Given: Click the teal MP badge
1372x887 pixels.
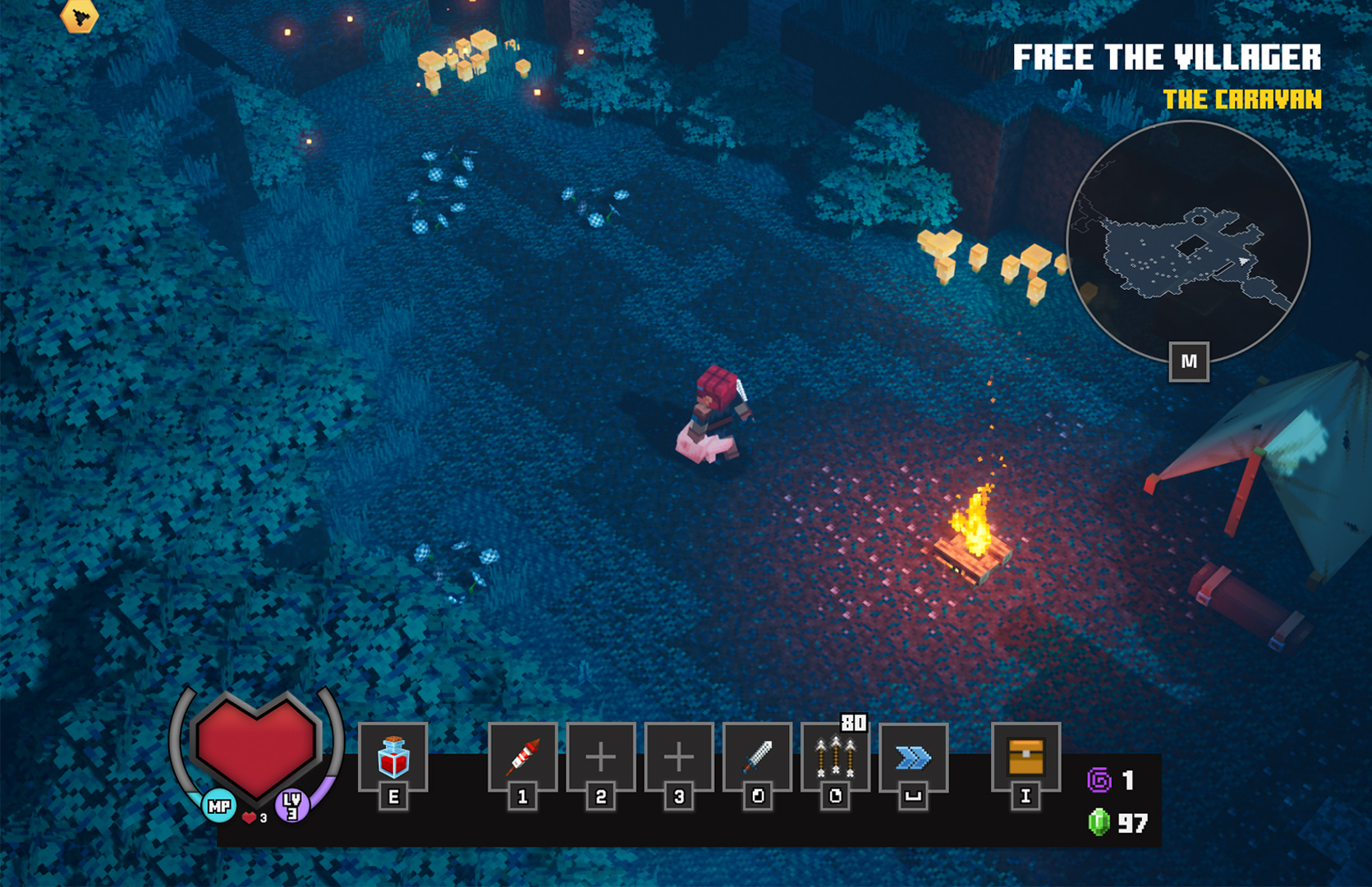Looking at the screenshot, I should click(x=219, y=807).
